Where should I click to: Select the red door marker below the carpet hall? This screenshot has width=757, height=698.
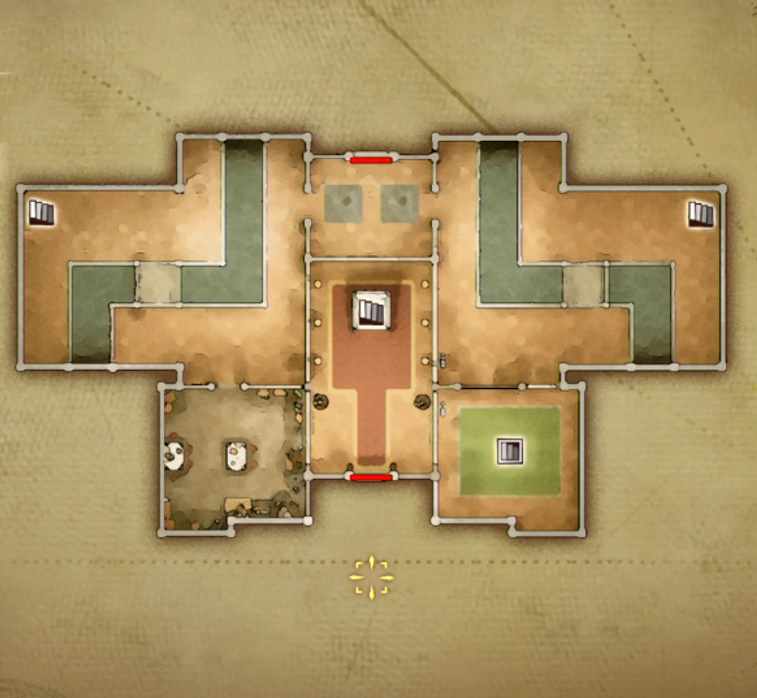point(370,478)
